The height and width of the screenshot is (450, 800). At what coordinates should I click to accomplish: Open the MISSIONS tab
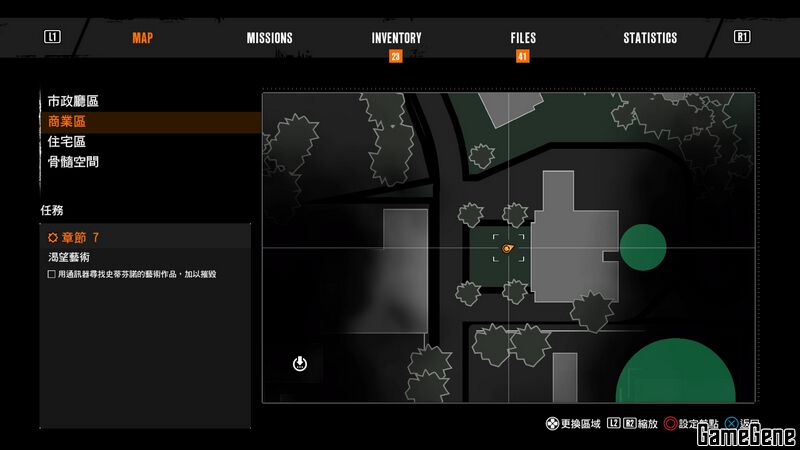270,38
